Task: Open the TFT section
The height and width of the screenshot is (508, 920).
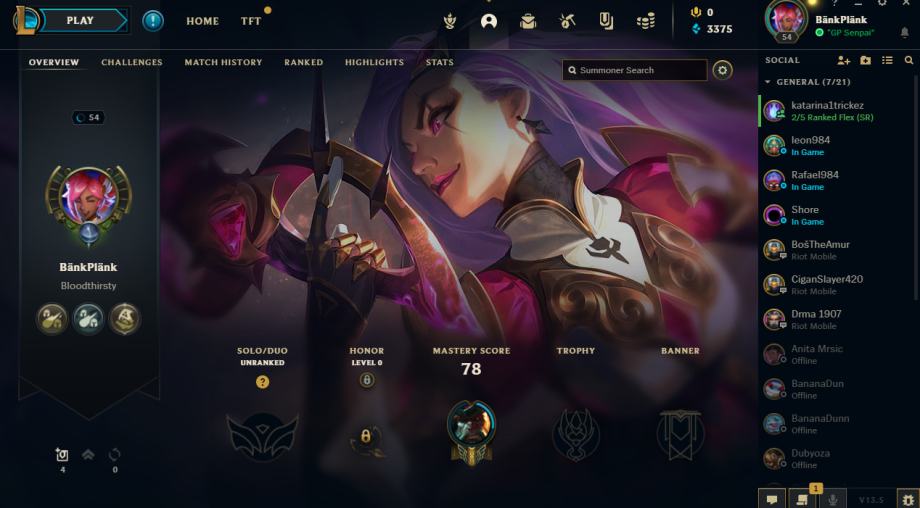Action: pos(251,21)
